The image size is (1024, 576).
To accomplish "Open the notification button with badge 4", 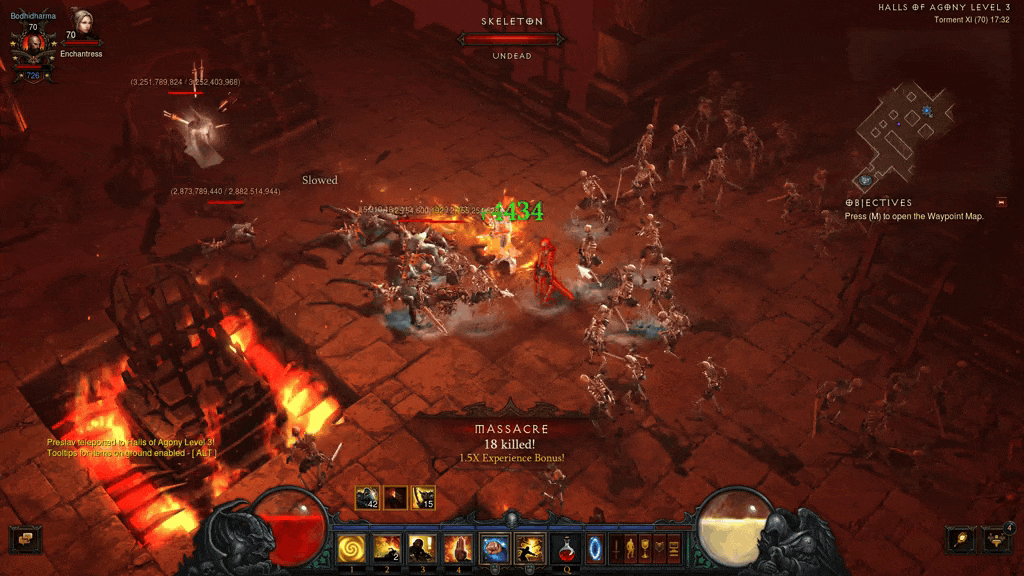I will tap(995, 539).
